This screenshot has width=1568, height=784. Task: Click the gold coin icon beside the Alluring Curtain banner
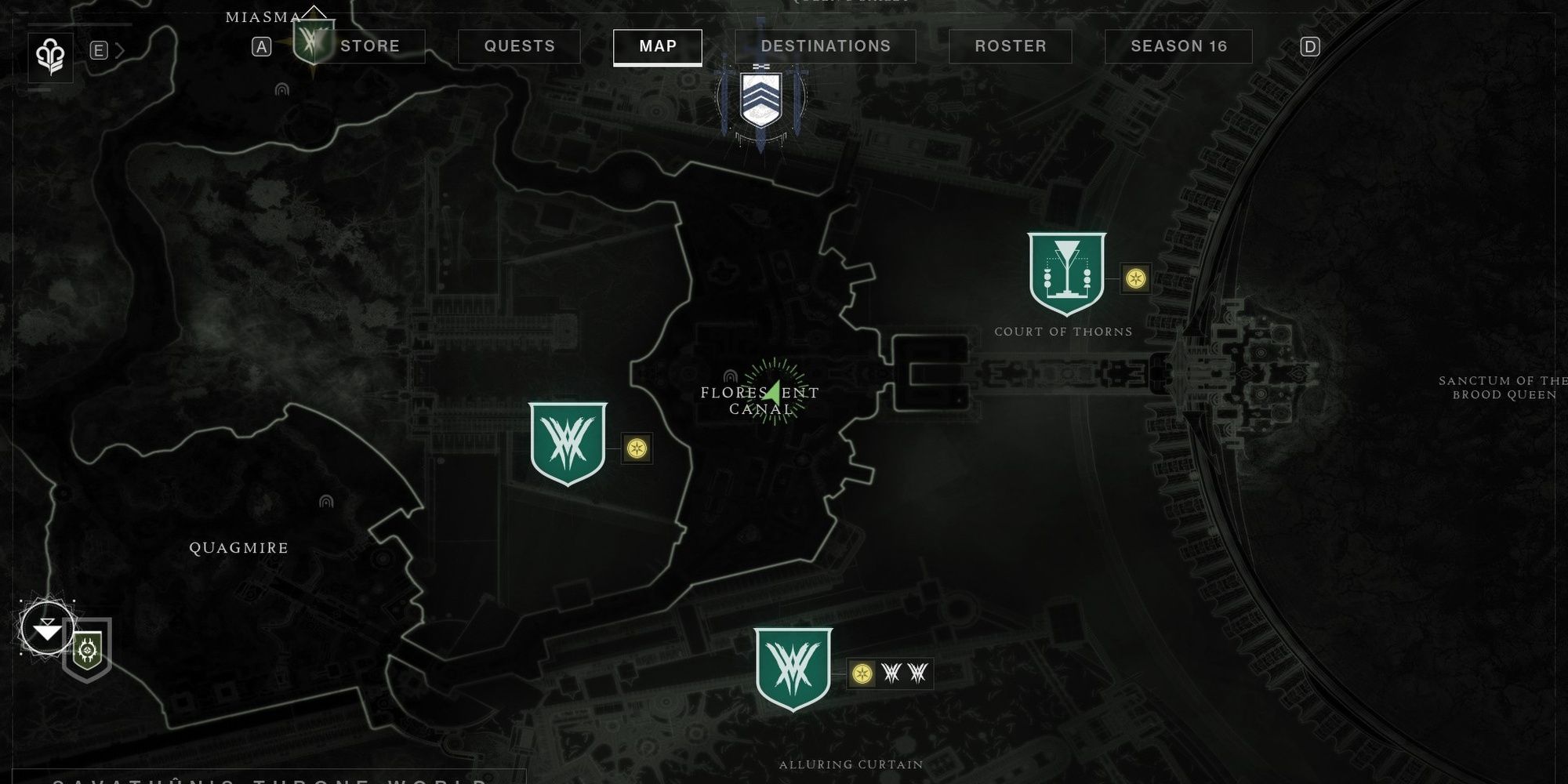click(861, 672)
